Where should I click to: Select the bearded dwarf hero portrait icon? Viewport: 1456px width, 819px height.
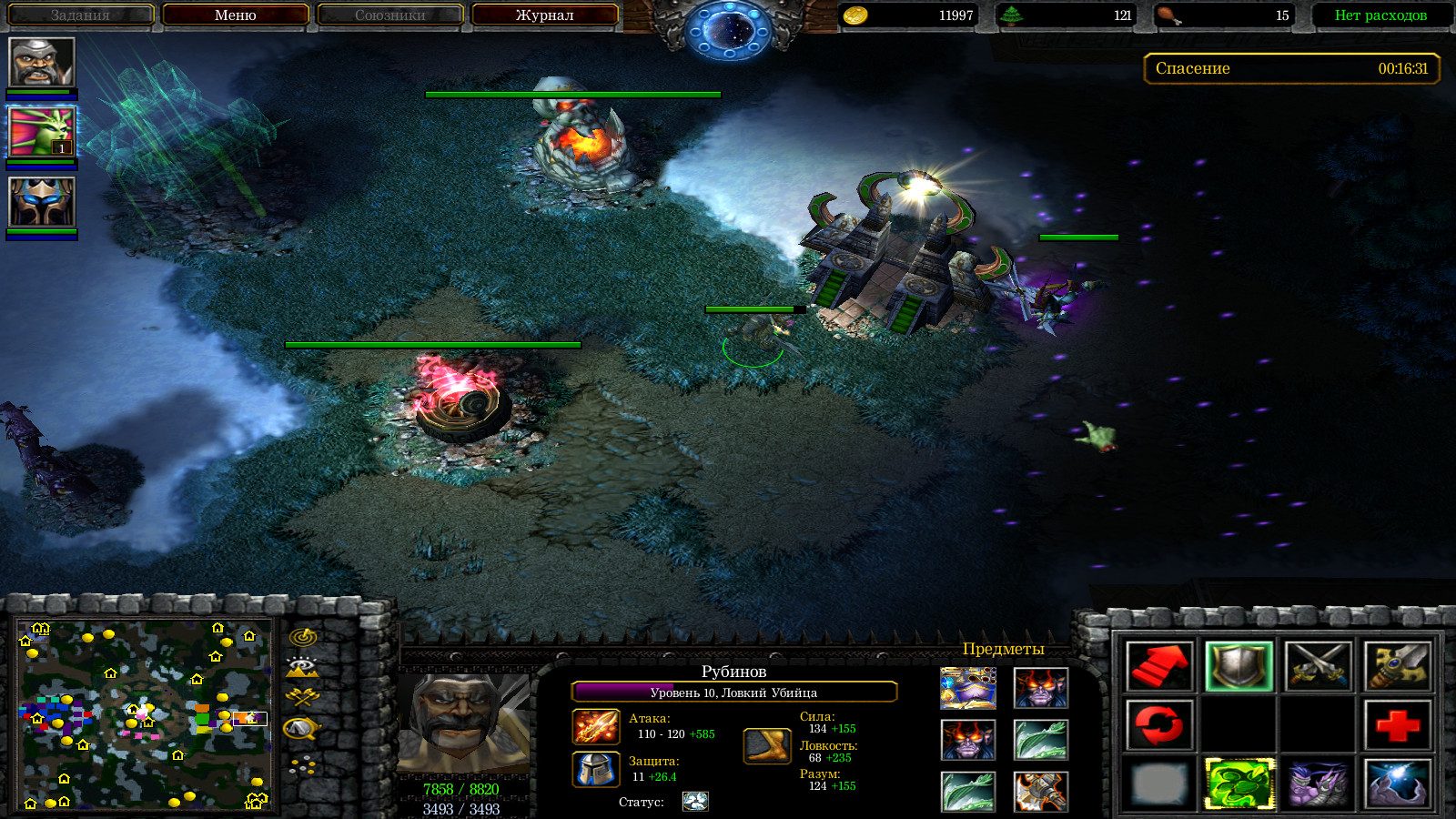point(41,62)
